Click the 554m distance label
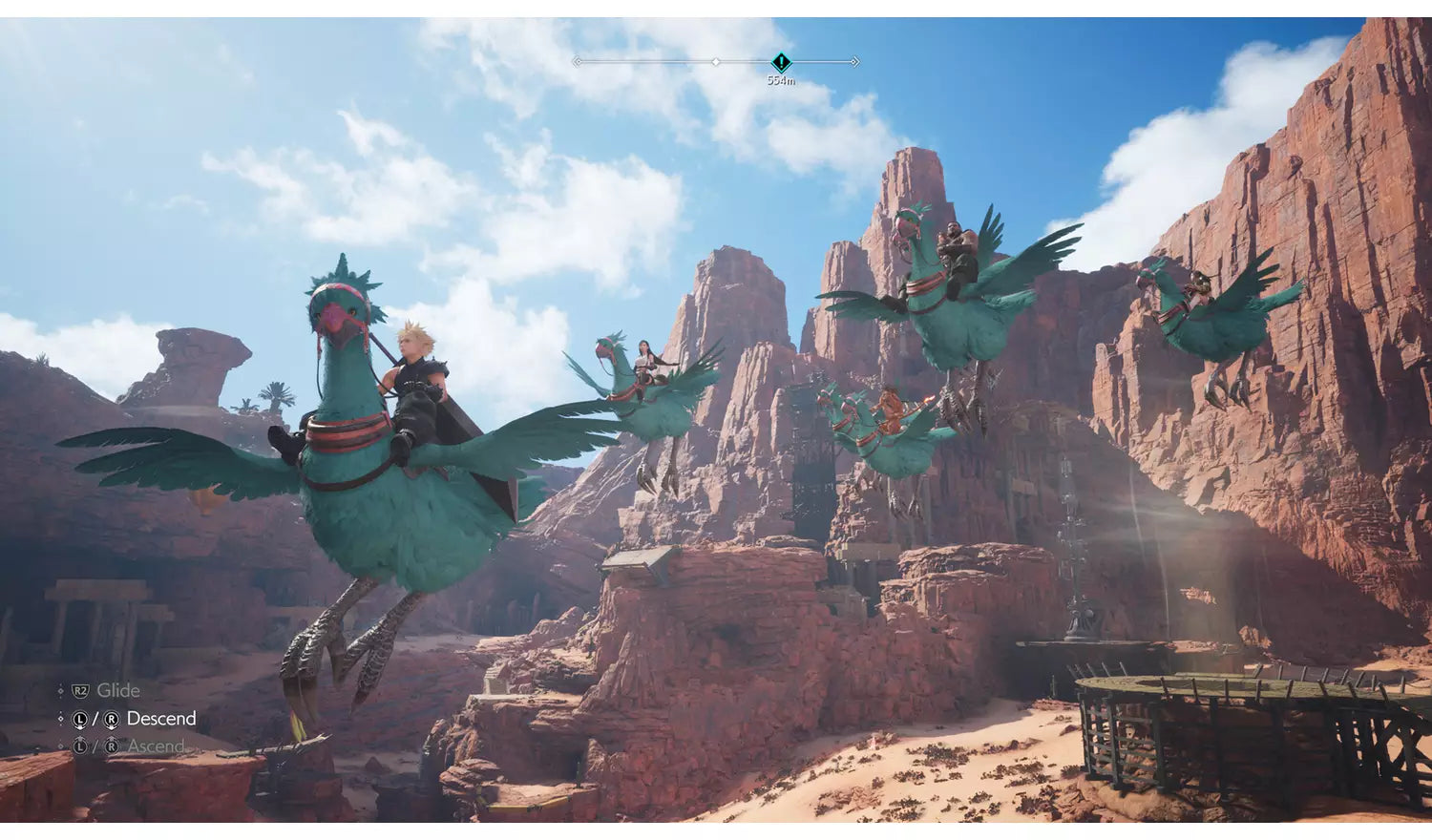The width and height of the screenshot is (1432, 840). coord(781,80)
